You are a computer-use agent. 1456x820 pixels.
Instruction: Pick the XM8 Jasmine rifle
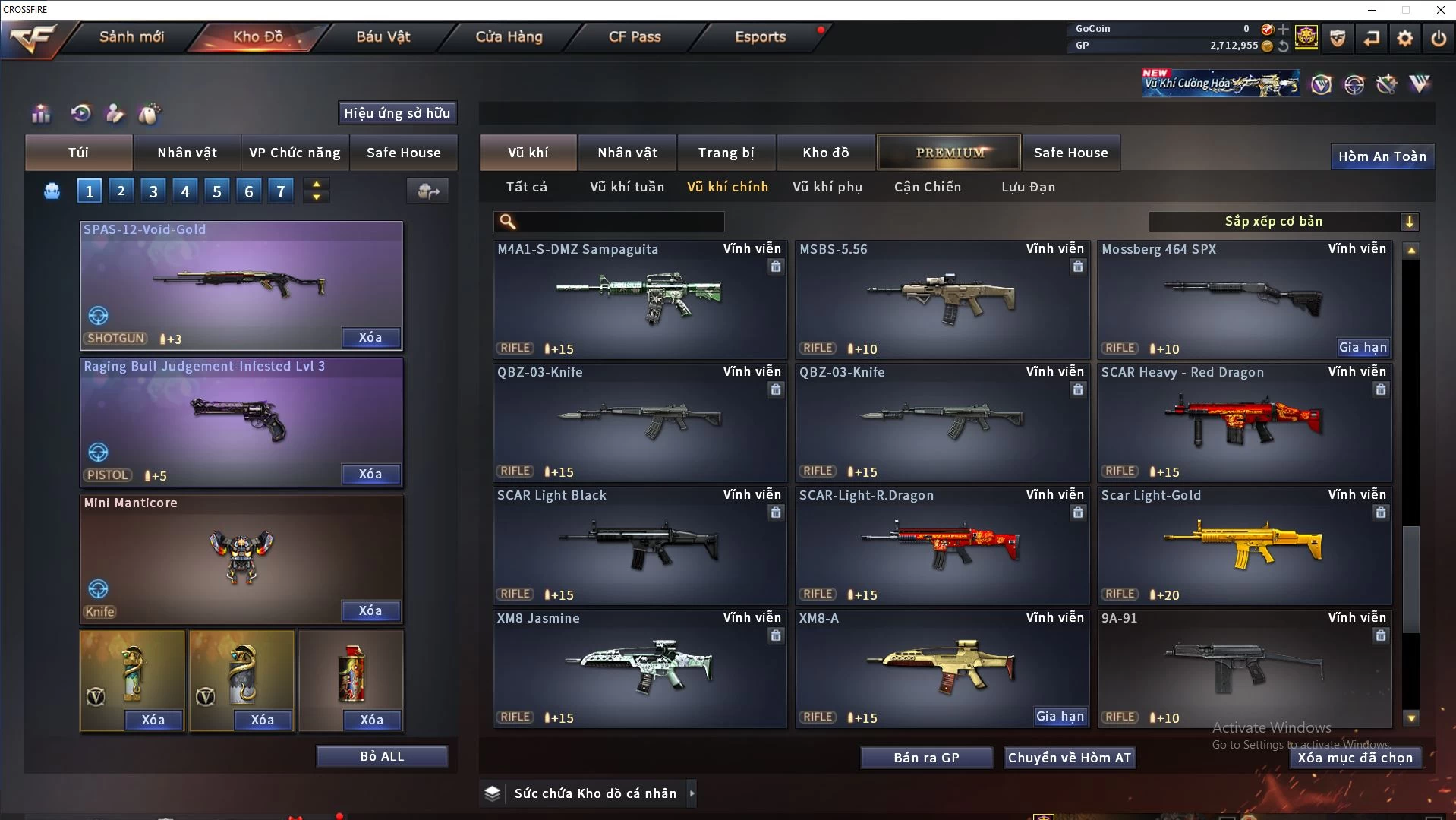click(x=639, y=668)
